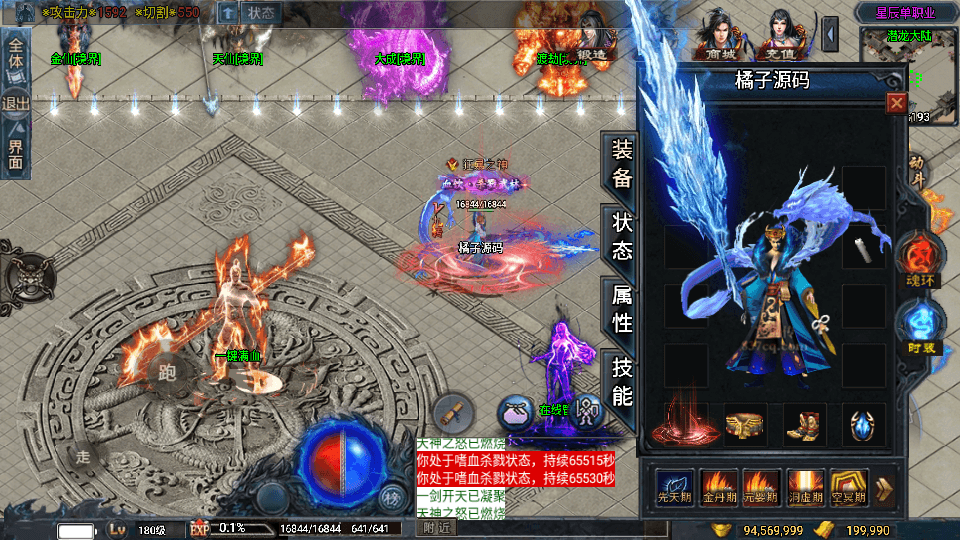Switch to the 状态 (Status) side tab
This screenshot has height=540, width=960.
click(x=621, y=238)
